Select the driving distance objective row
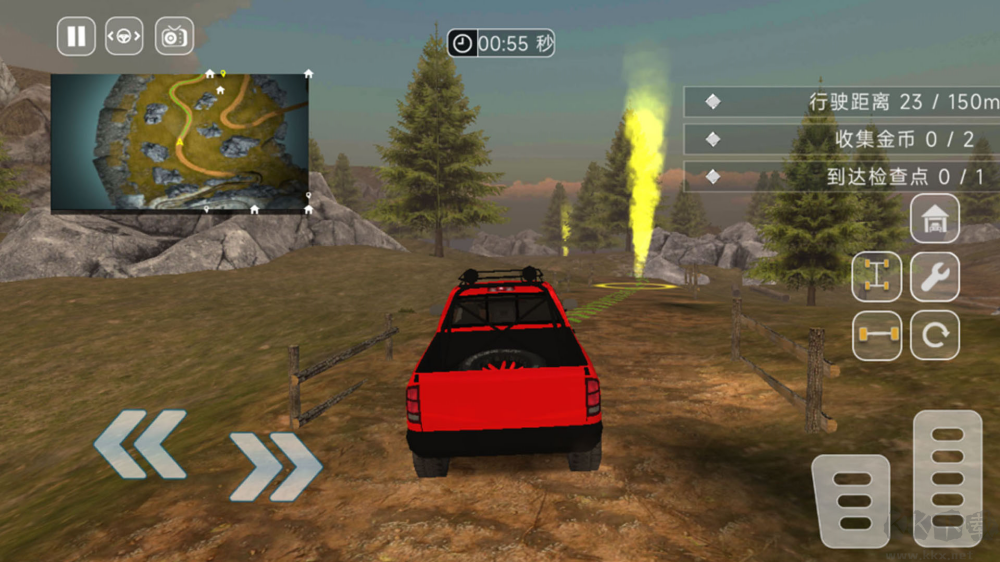The width and height of the screenshot is (1000, 562). (842, 102)
